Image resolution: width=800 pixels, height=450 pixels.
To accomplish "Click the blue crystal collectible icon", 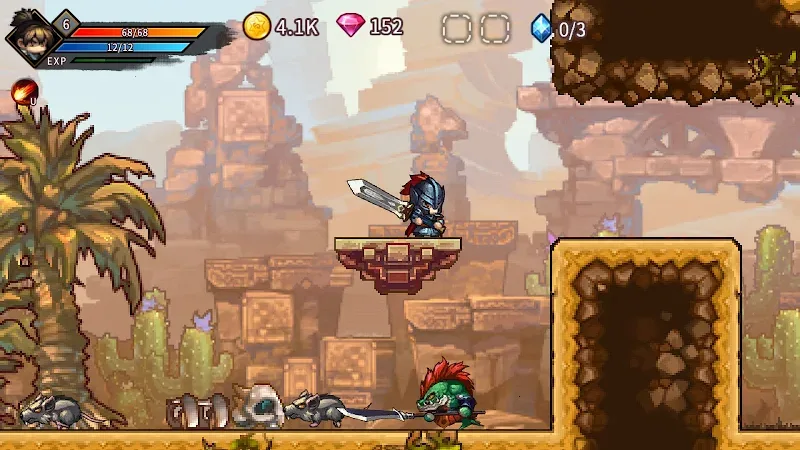I will click(x=541, y=27).
